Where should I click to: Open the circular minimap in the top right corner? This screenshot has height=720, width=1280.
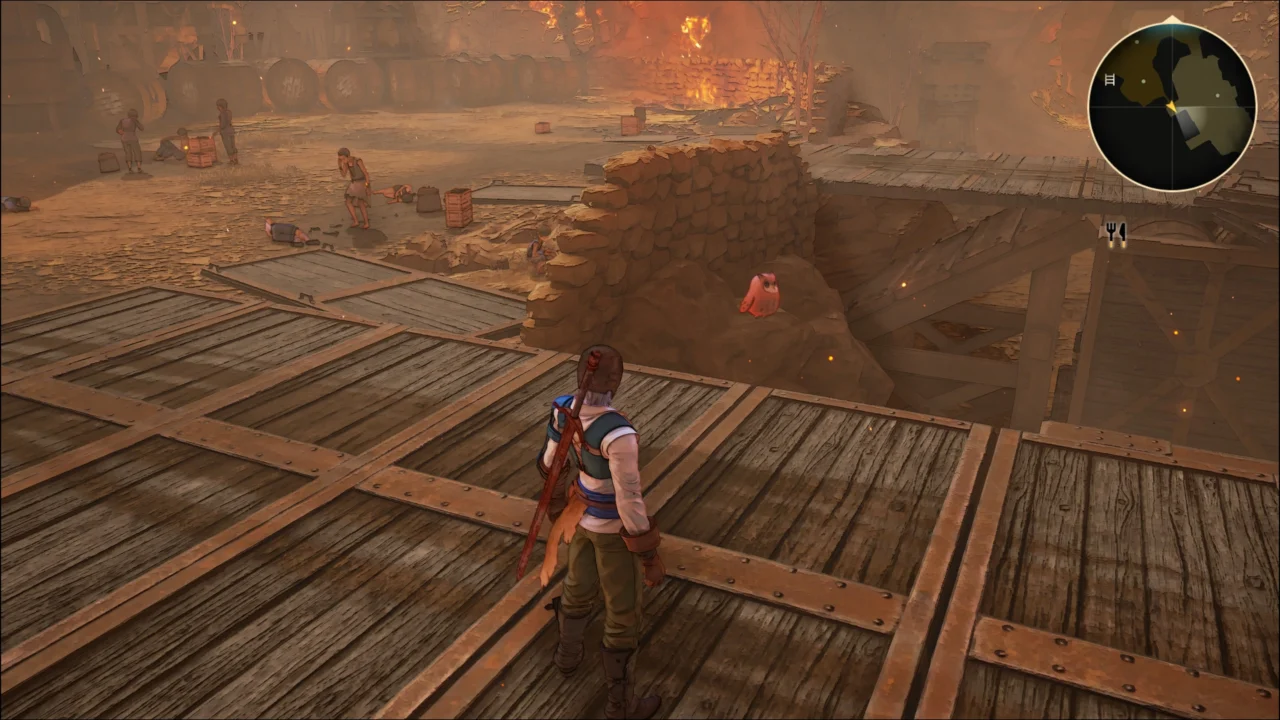coord(1173,105)
